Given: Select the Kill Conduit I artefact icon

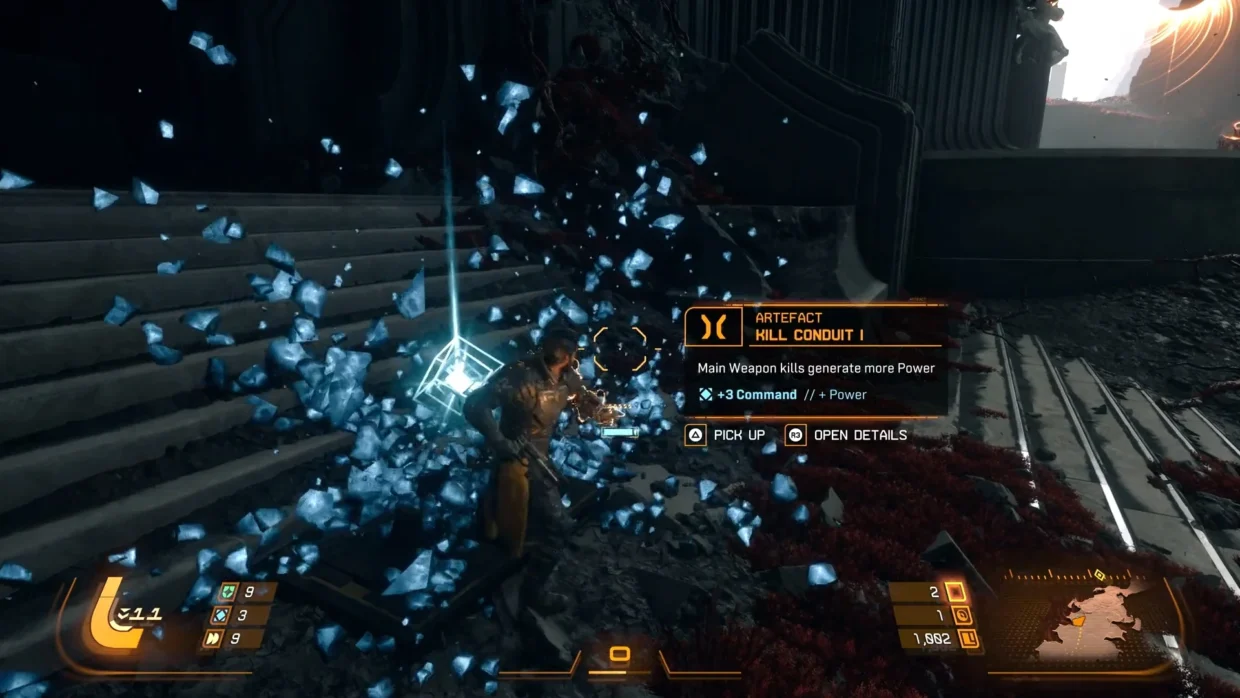Looking at the screenshot, I should click(x=713, y=327).
